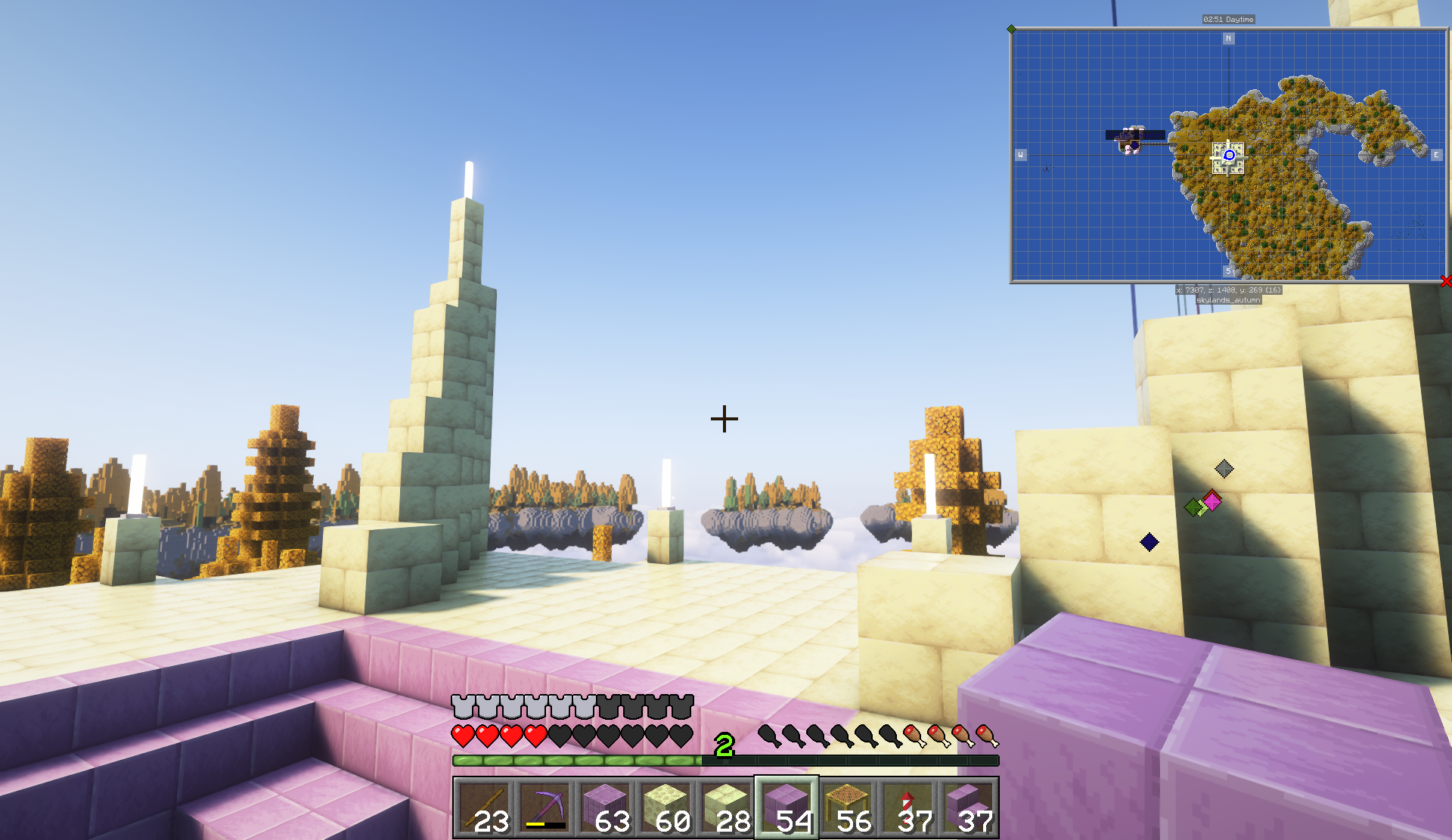Select the stick stack in the hotbar

[484, 807]
